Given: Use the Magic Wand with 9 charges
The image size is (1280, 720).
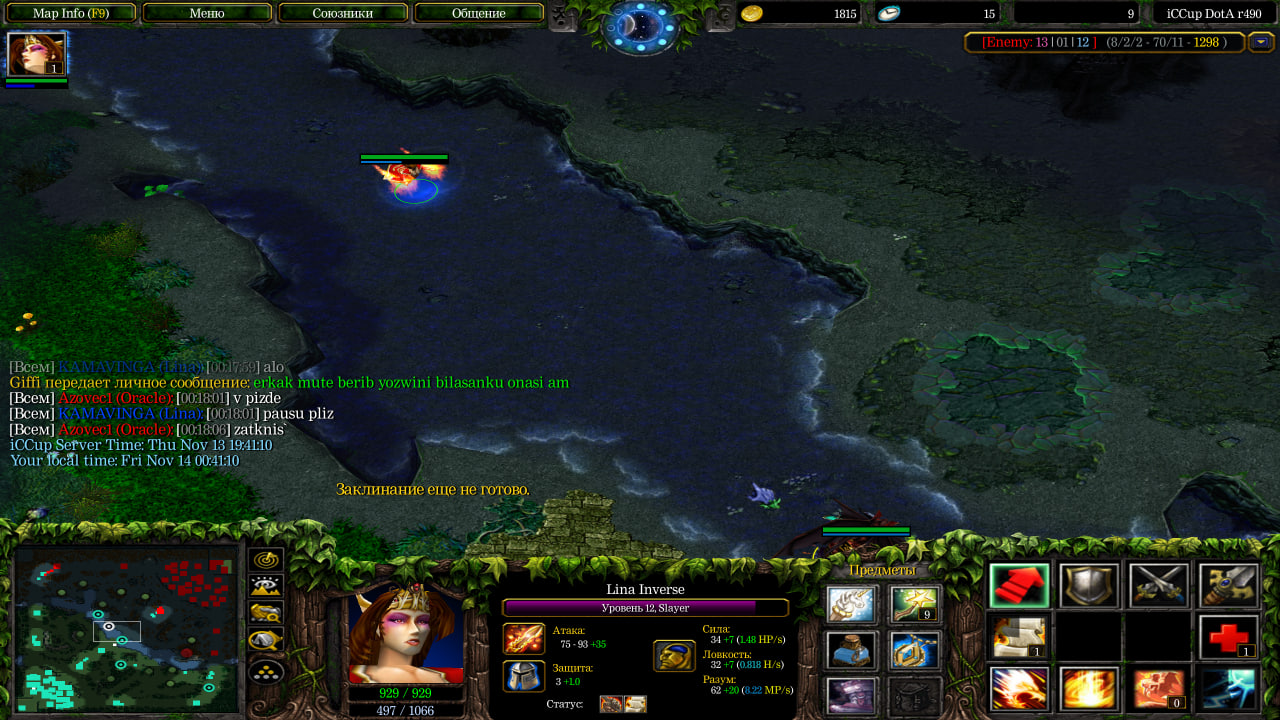Looking at the screenshot, I should click(914, 604).
